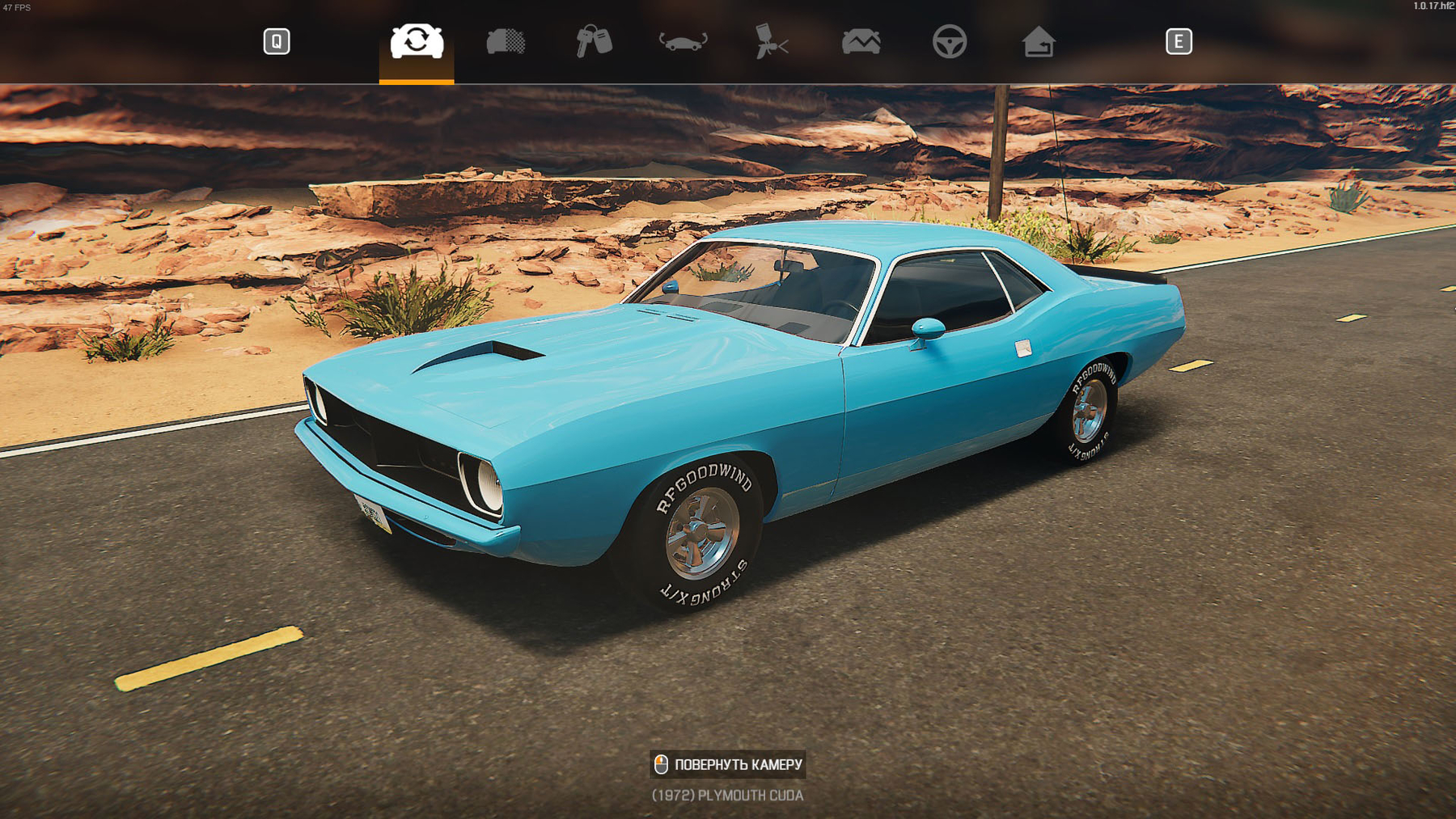
Task: Click the mouse icon beside rotate camera prompt
Action: (x=661, y=763)
